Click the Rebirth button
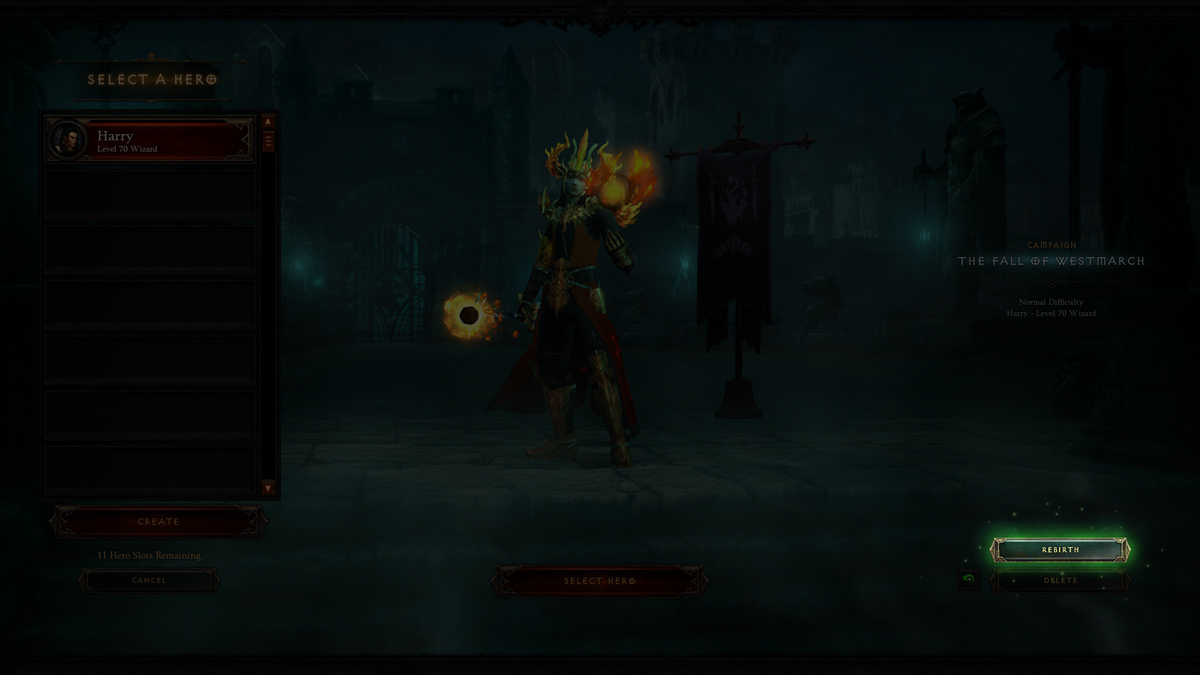 pyautogui.click(x=1060, y=549)
